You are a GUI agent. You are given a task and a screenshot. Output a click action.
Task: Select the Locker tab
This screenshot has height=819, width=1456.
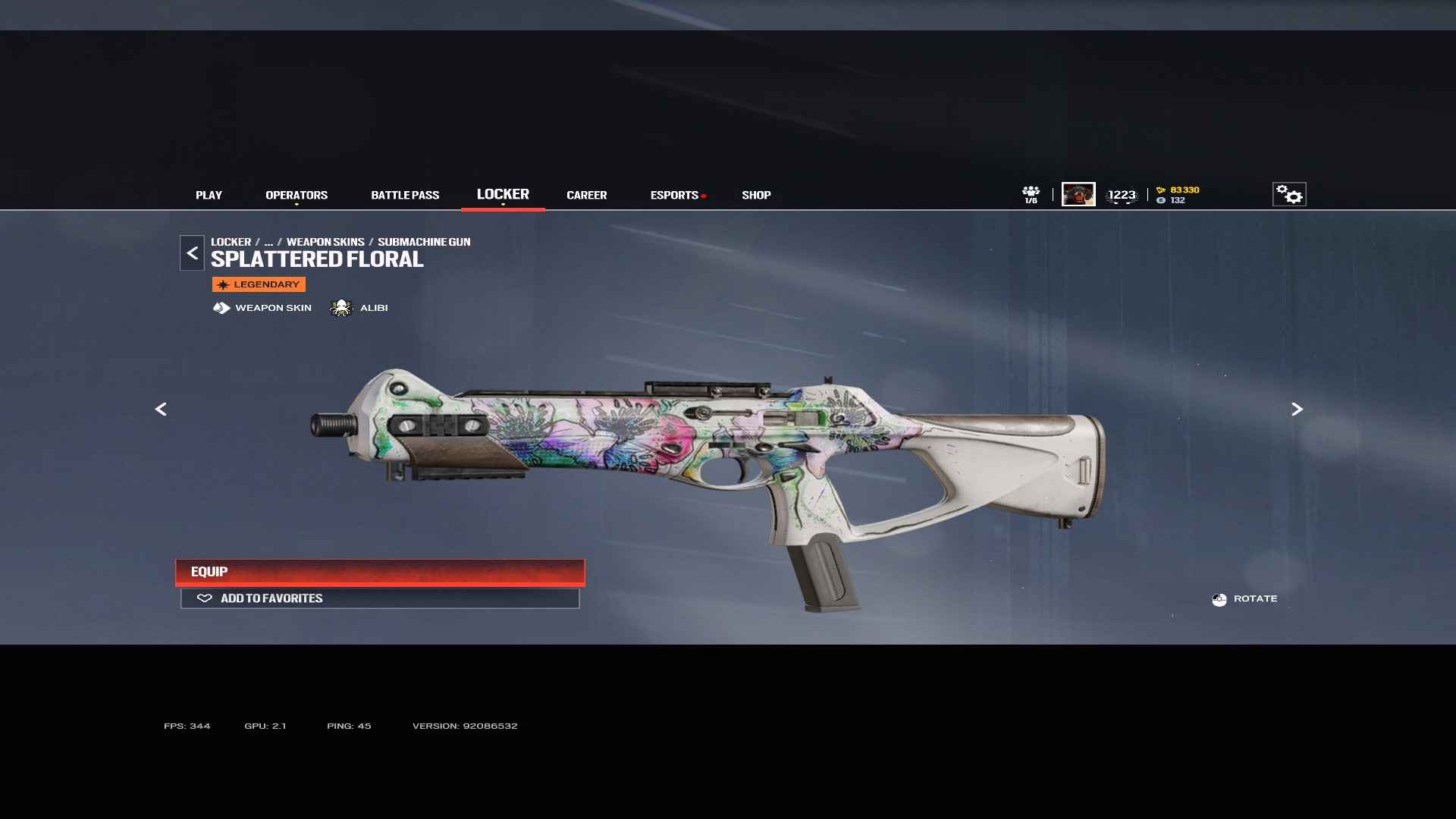pos(503,194)
